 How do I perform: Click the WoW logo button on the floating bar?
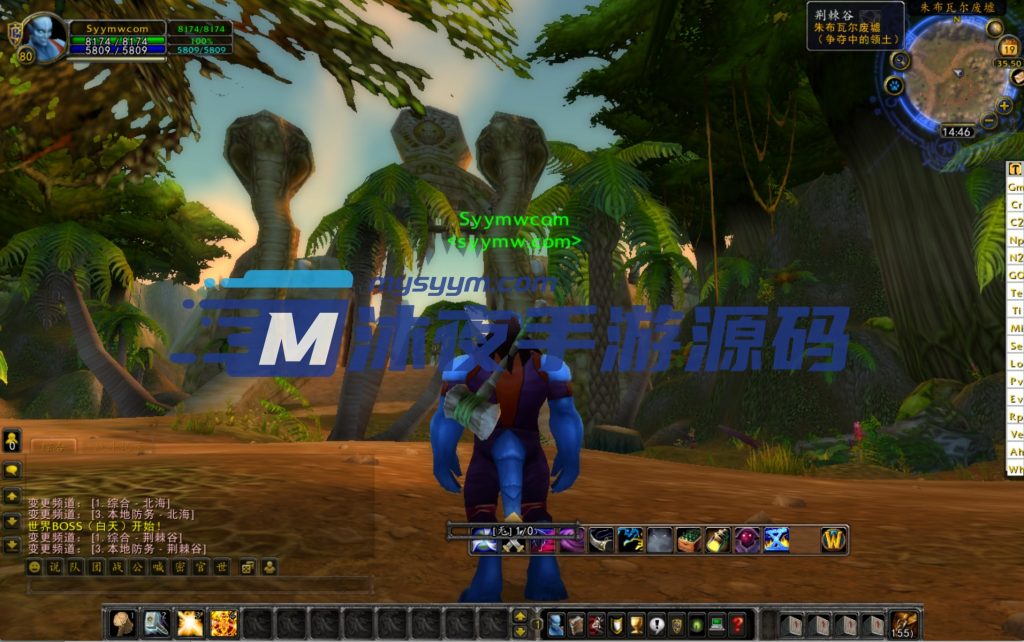[x=833, y=540]
